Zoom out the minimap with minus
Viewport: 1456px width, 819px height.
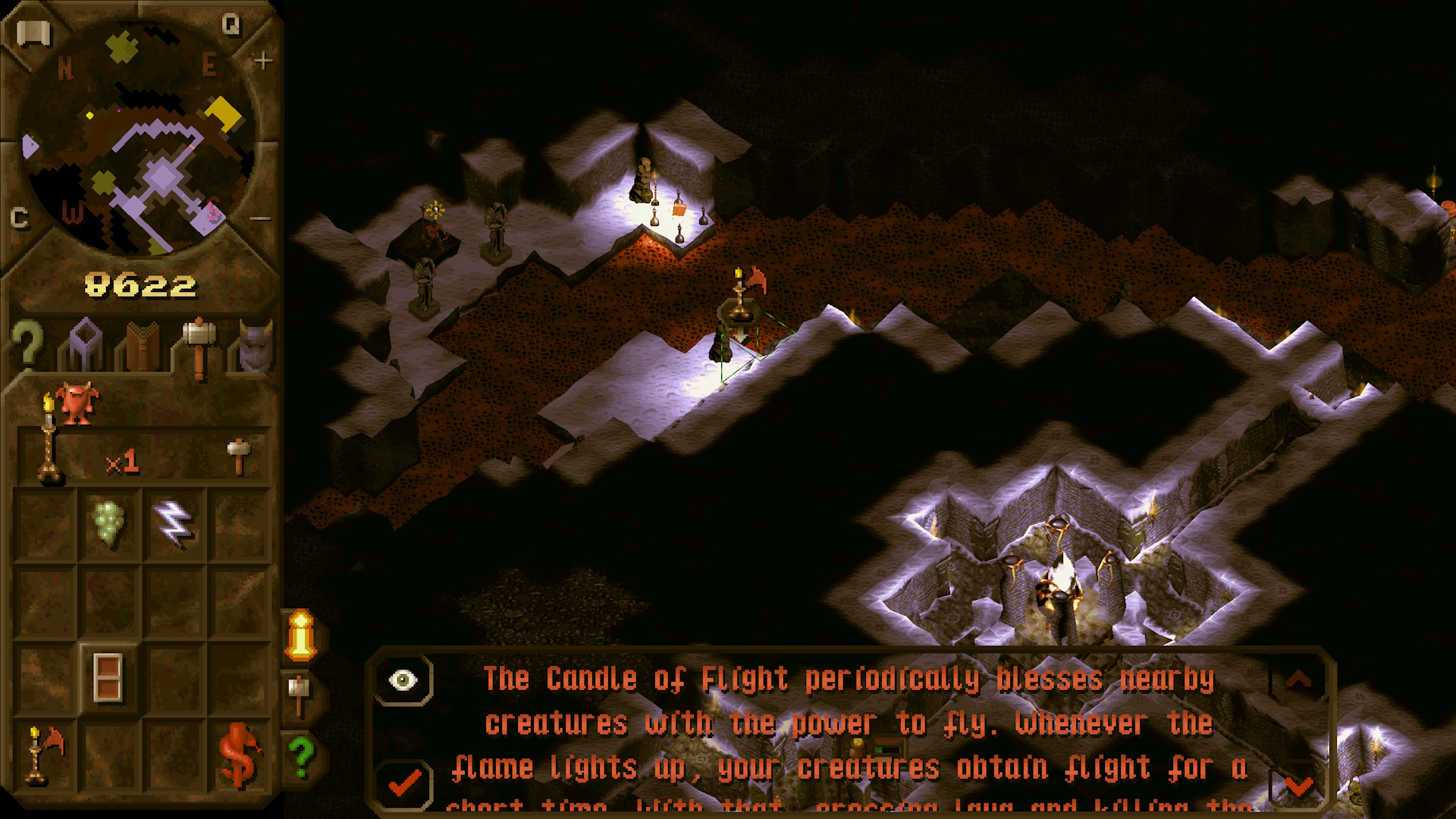point(260,219)
